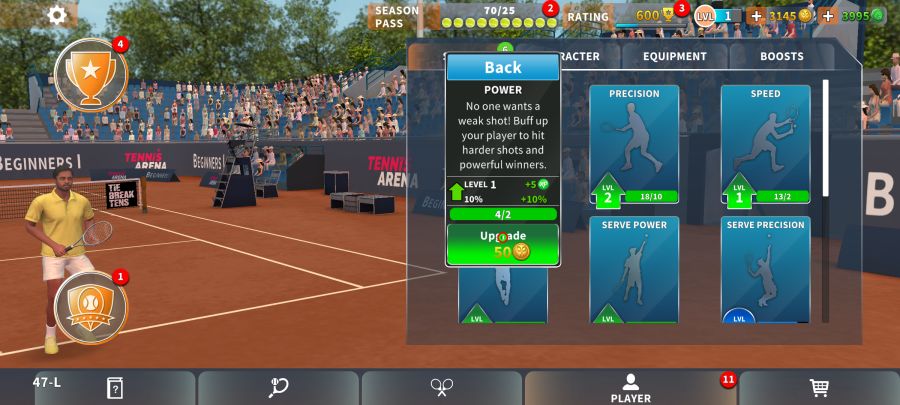900x405 pixels.
Task: Open the trophy star medallion
Action: [x=90, y=74]
